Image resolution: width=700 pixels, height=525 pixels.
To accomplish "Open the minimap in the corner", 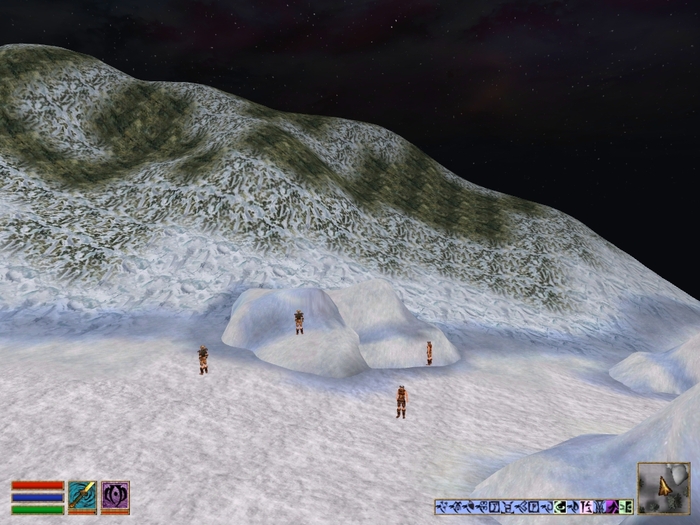I will pyautogui.click(x=663, y=487).
